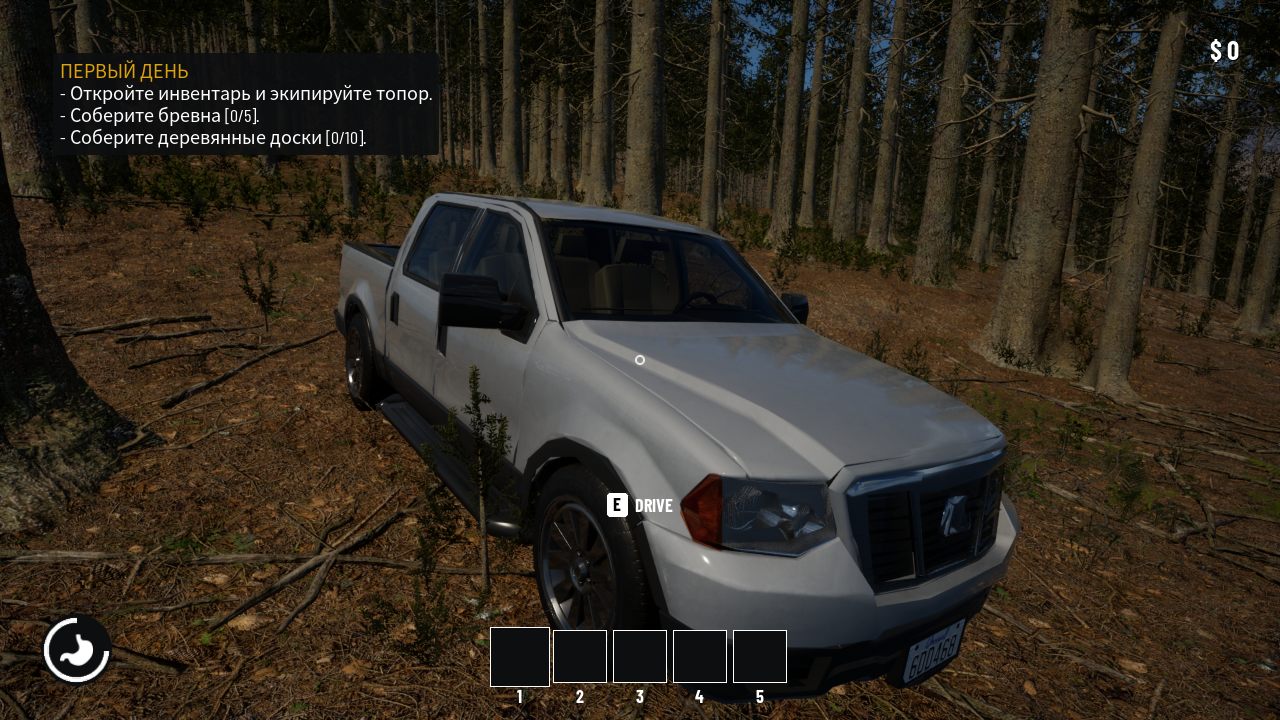Click the E key prompt icon

616,506
